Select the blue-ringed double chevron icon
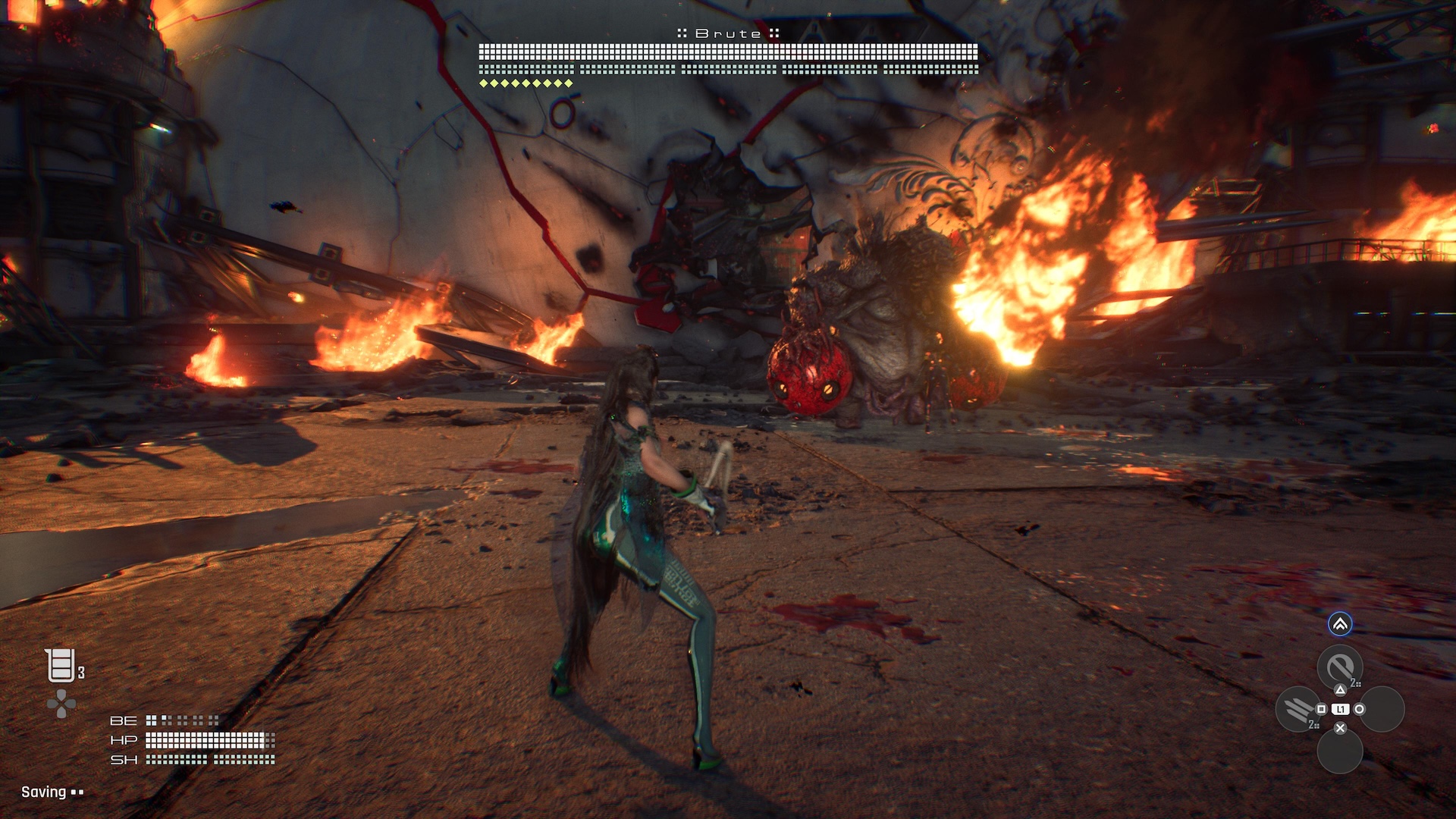The image size is (1456, 819). [x=1340, y=624]
